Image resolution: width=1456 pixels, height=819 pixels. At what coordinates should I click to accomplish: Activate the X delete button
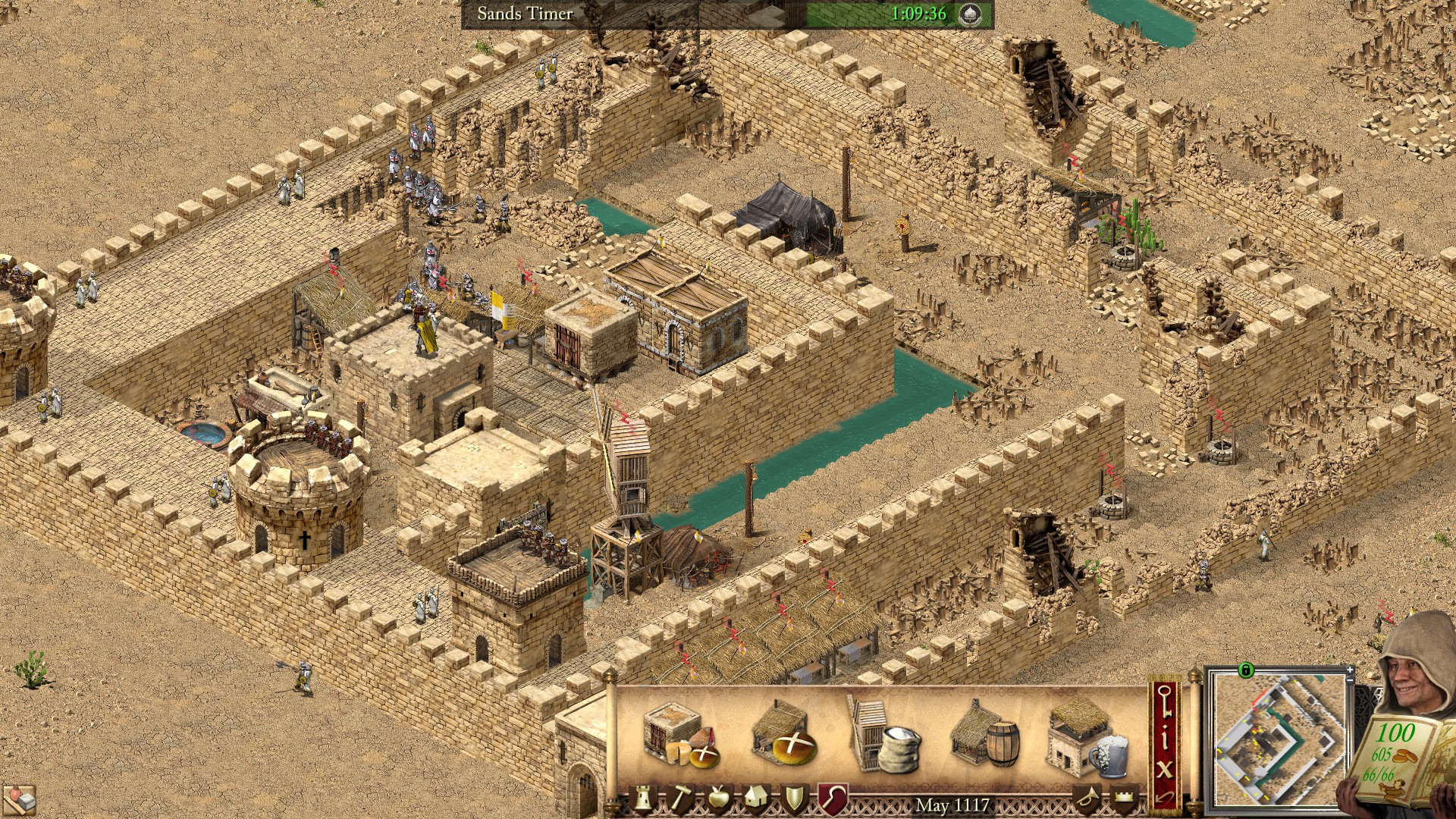tap(1165, 769)
